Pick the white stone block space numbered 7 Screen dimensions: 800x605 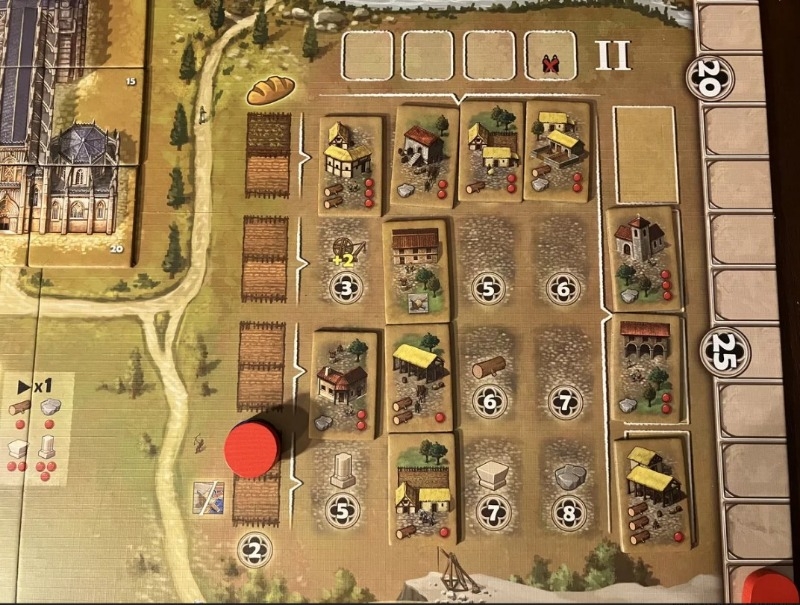point(492,490)
